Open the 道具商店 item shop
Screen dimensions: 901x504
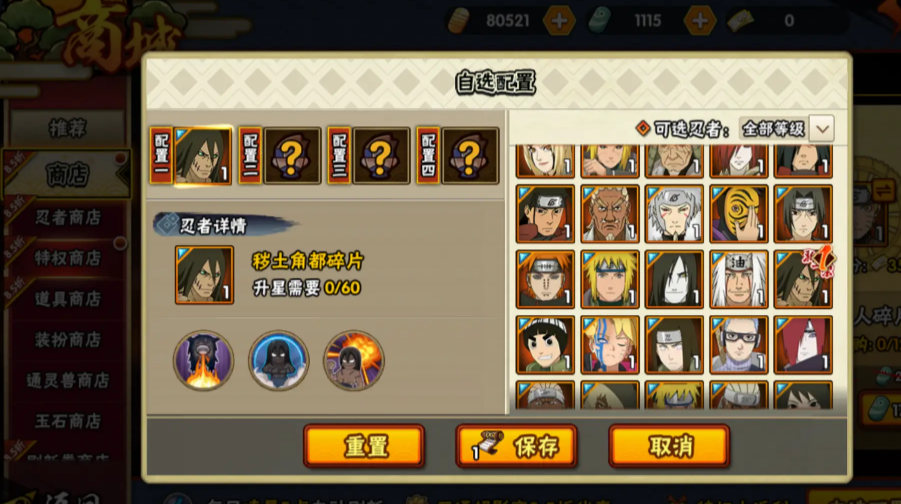[68, 298]
